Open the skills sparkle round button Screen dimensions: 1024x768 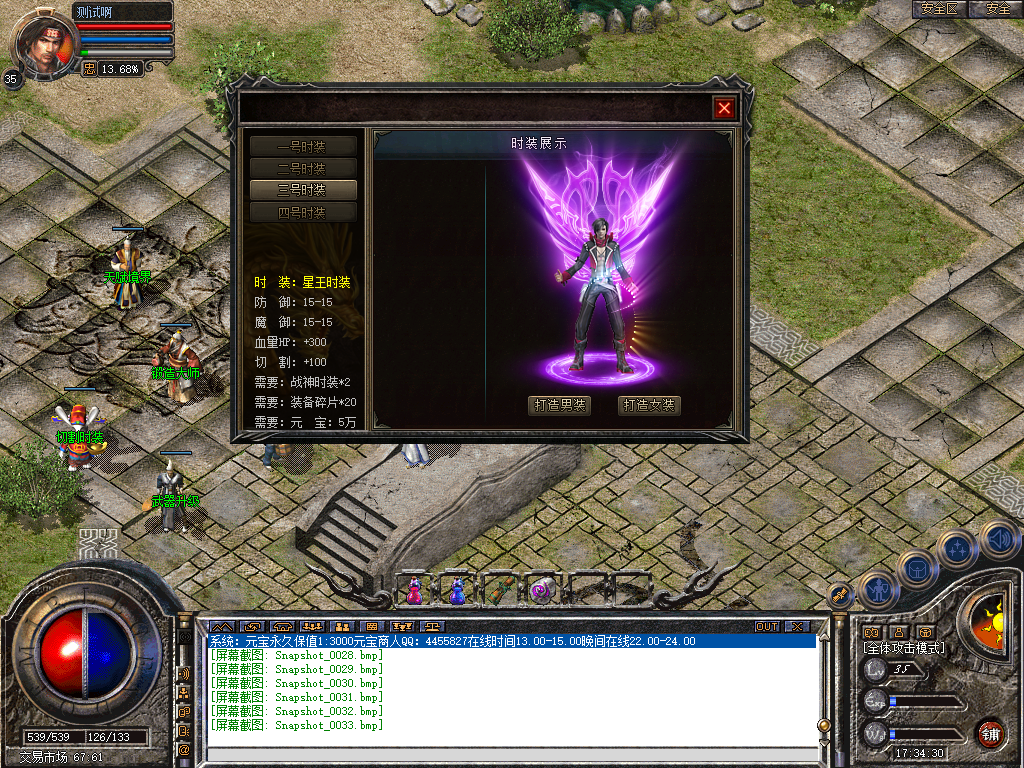[957, 549]
